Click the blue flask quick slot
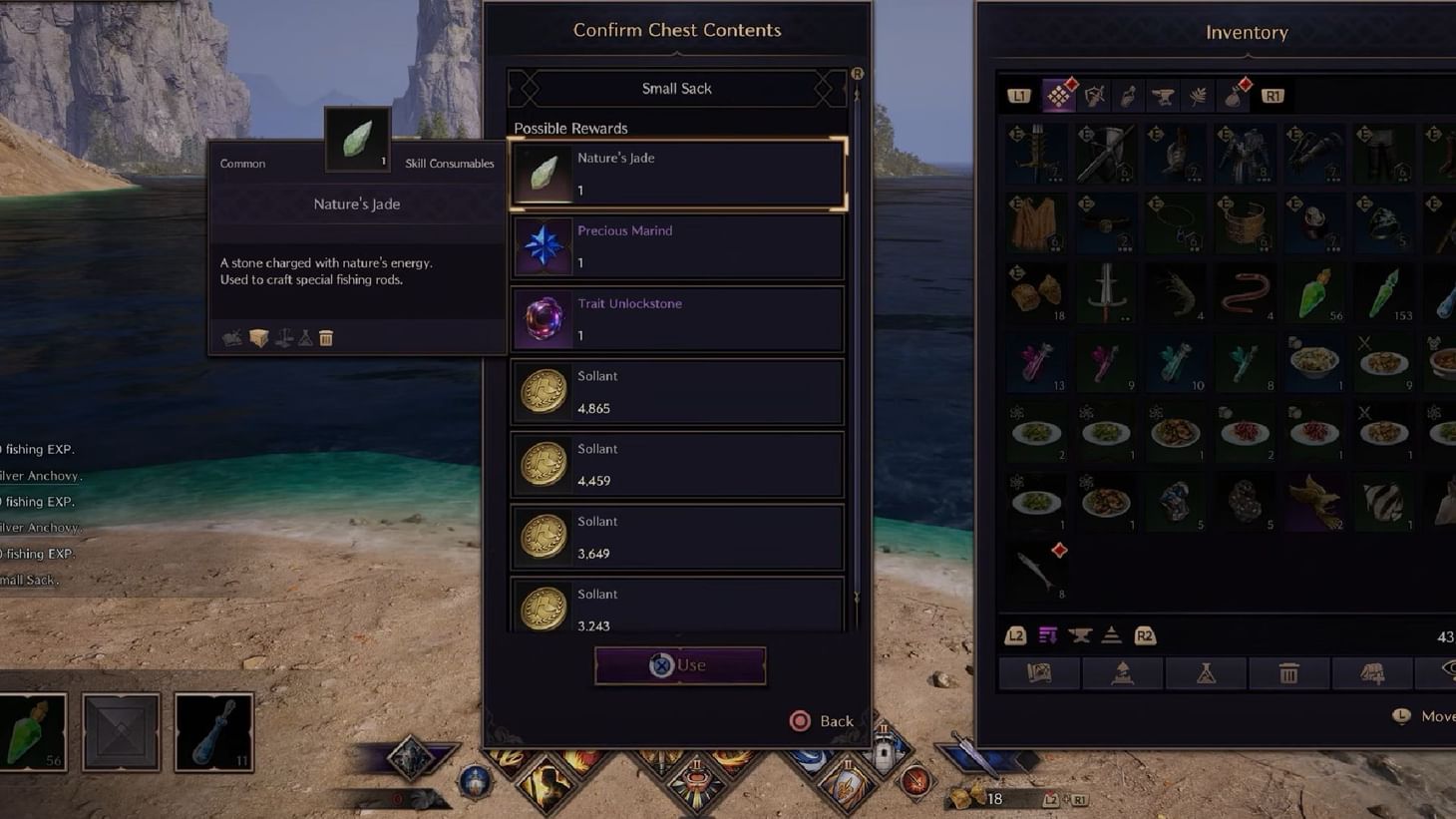The width and height of the screenshot is (1456, 819). point(213,731)
